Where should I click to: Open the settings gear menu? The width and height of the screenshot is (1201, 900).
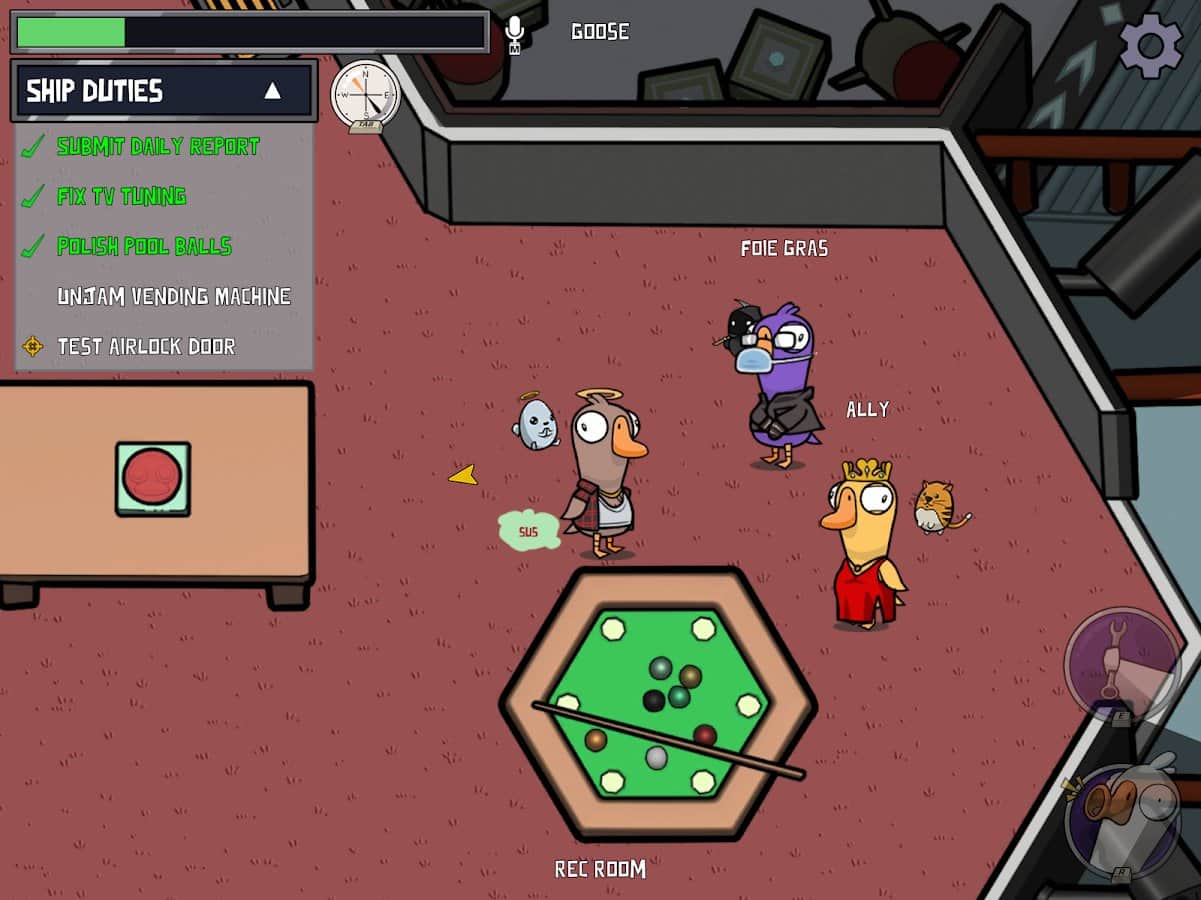1150,45
